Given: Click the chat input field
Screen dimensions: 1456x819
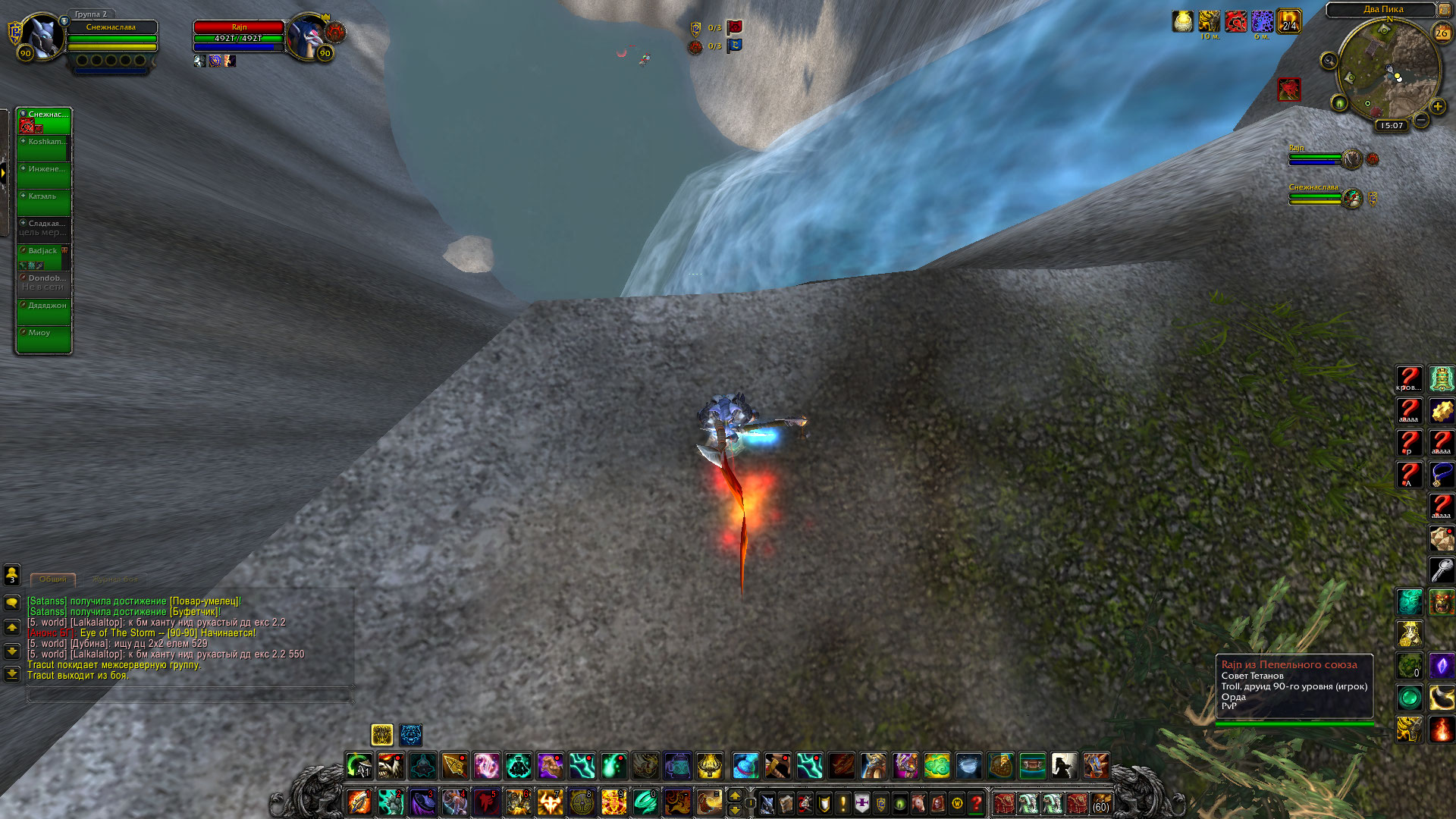Looking at the screenshot, I should point(190,694).
